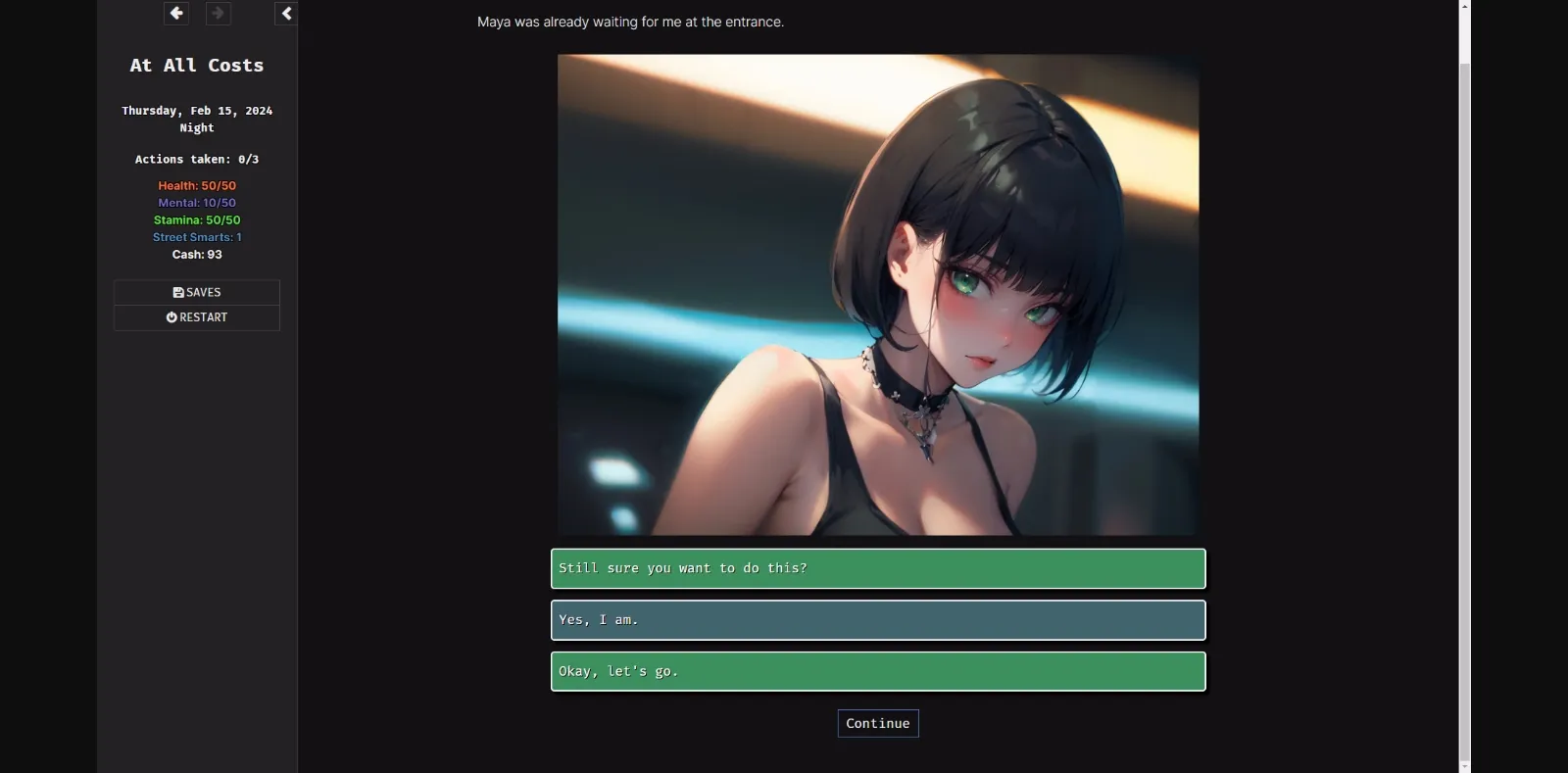Image resolution: width=1568 pixels, height=773 pixels.
Task: Choose the "Okay, let's go." option
Action: pyautogui.click(x=878, y=671)
